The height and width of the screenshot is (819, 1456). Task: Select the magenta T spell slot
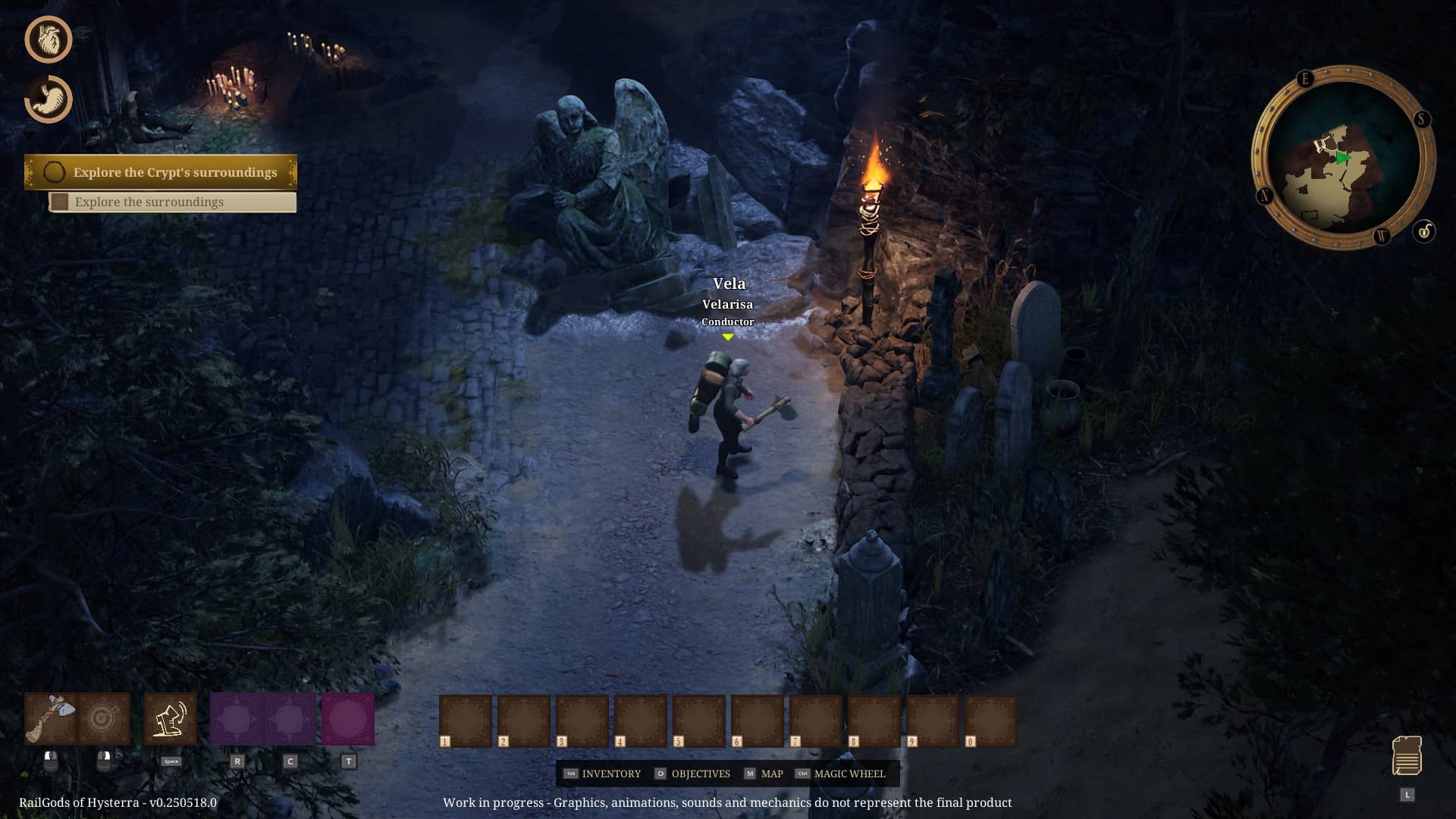pyautogui.click(x=348, y=718)
